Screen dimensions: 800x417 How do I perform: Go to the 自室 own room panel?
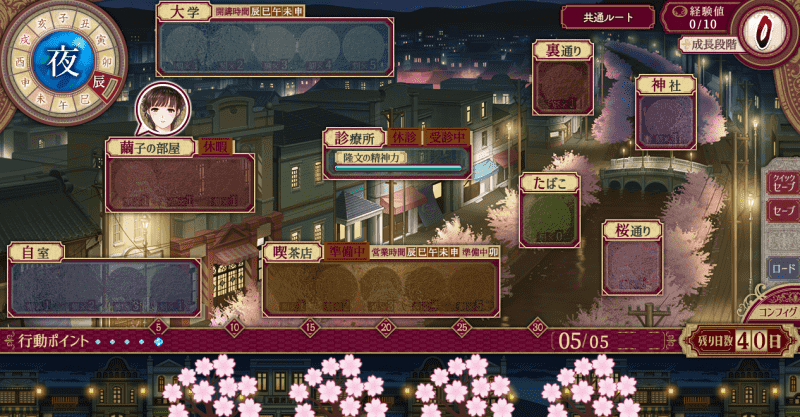pyautogui.click(x=104, y=287)
